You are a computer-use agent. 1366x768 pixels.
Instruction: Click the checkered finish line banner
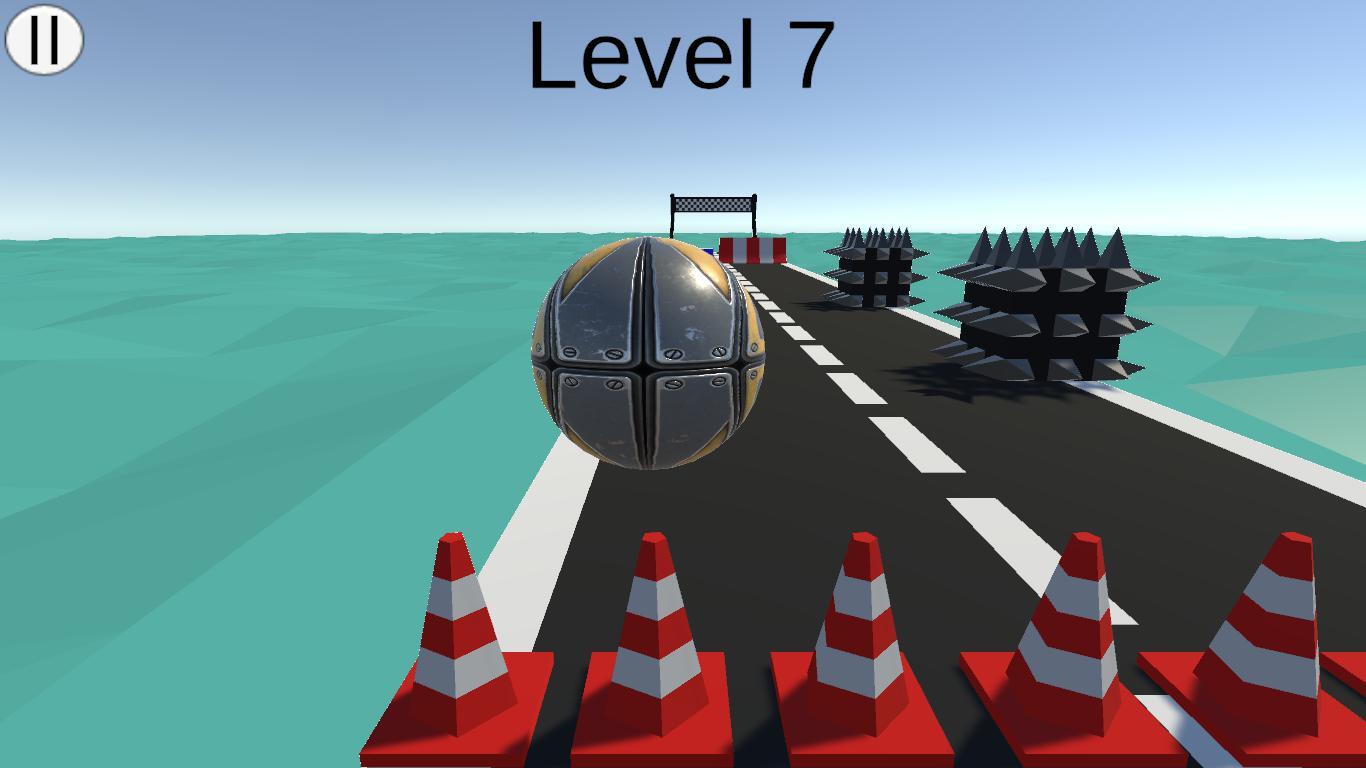point(715,204)
